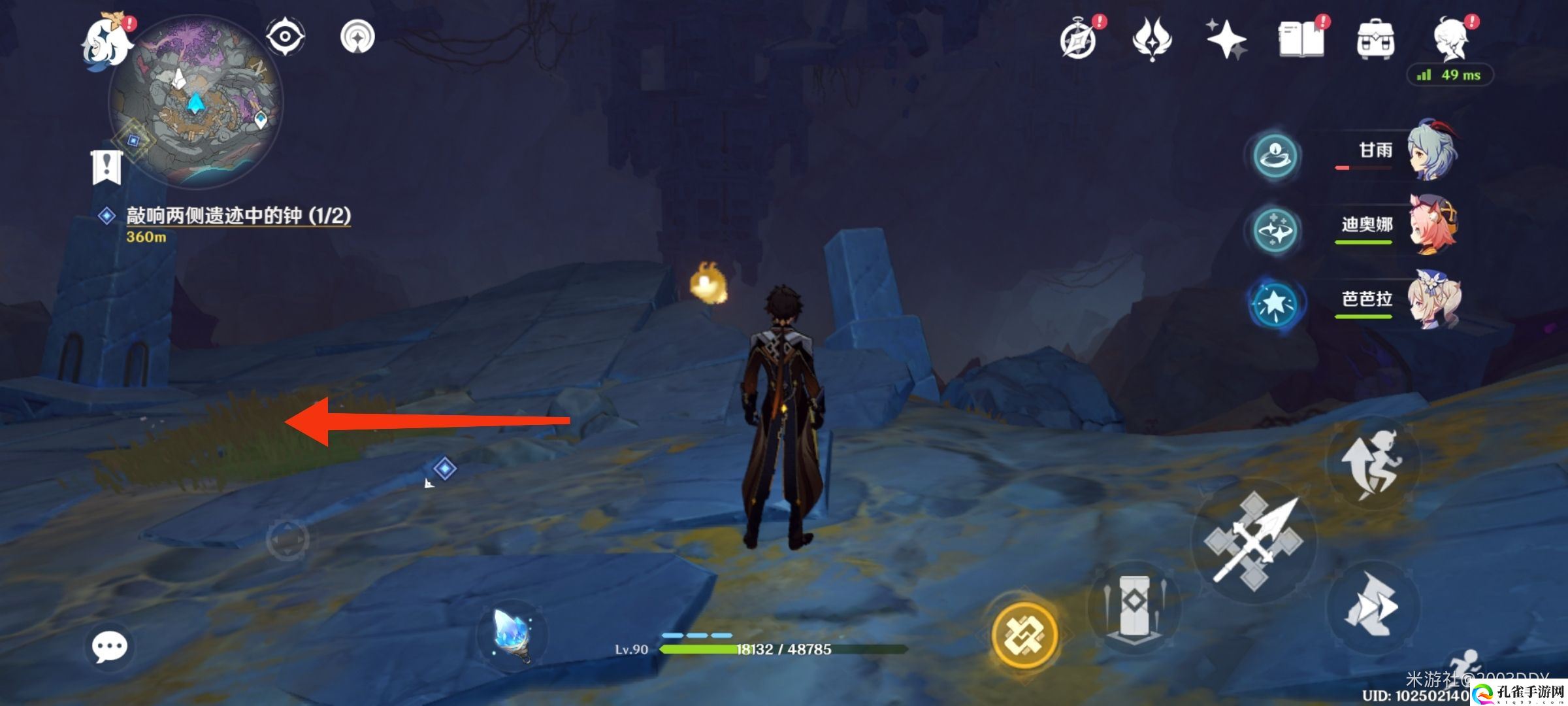This screenshot has width=1568, height=706.
Task: Open the adventurer handbook
Action: [x=1300, y=41]
